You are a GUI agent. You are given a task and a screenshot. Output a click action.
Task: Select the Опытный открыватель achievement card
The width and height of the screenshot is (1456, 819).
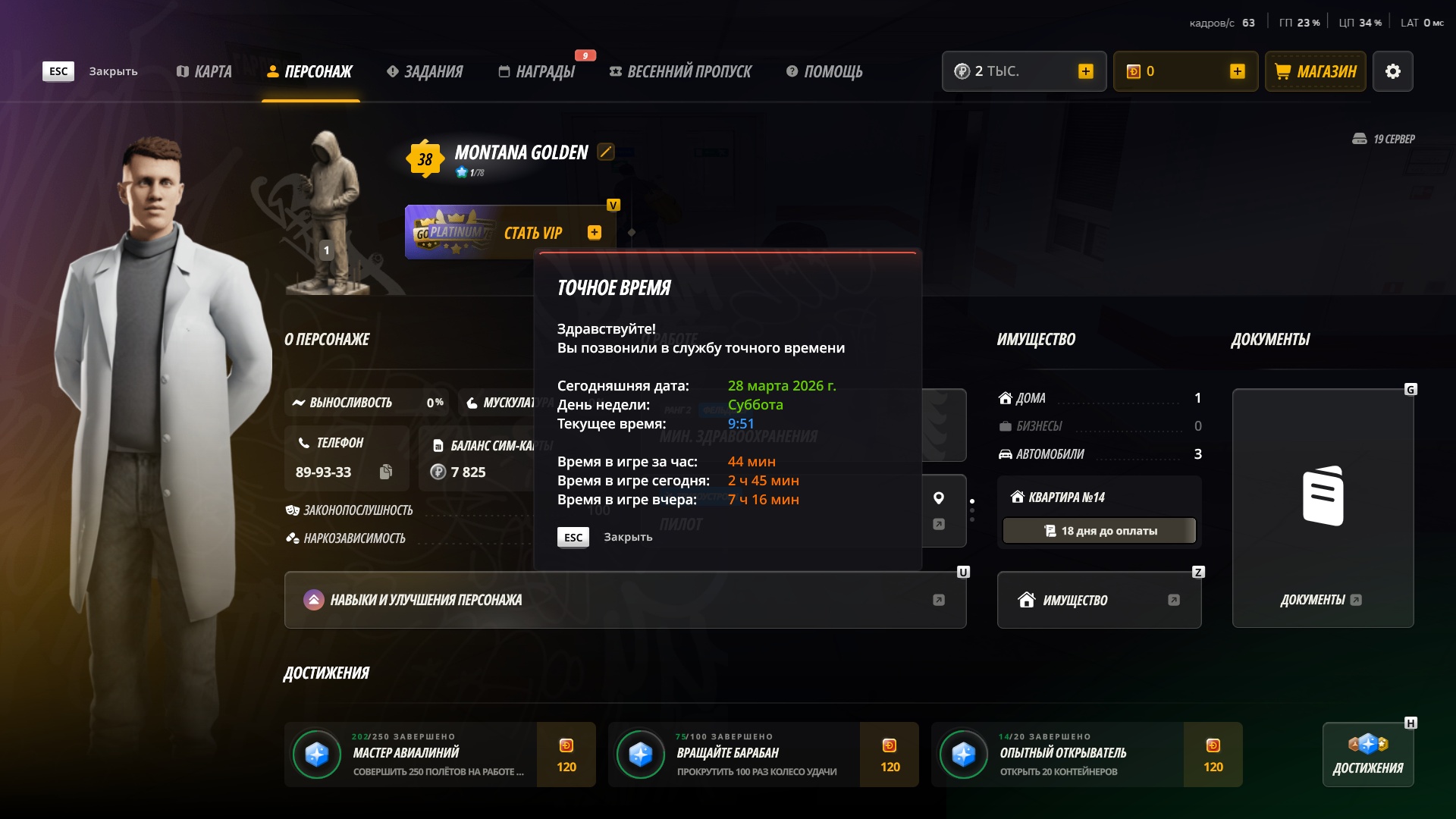click(x=1086, y=755)
